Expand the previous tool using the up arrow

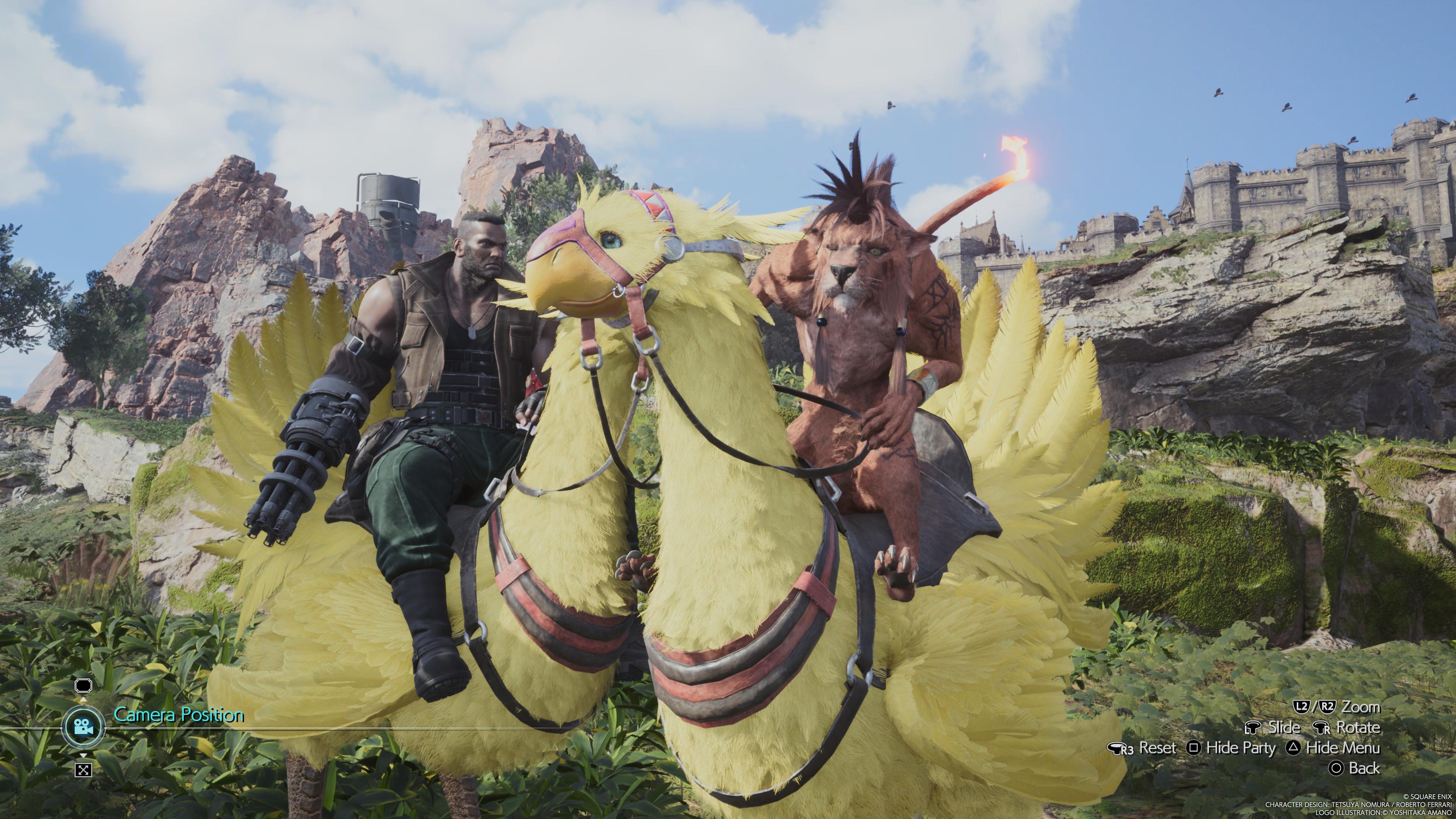click(x=84, y=700)
